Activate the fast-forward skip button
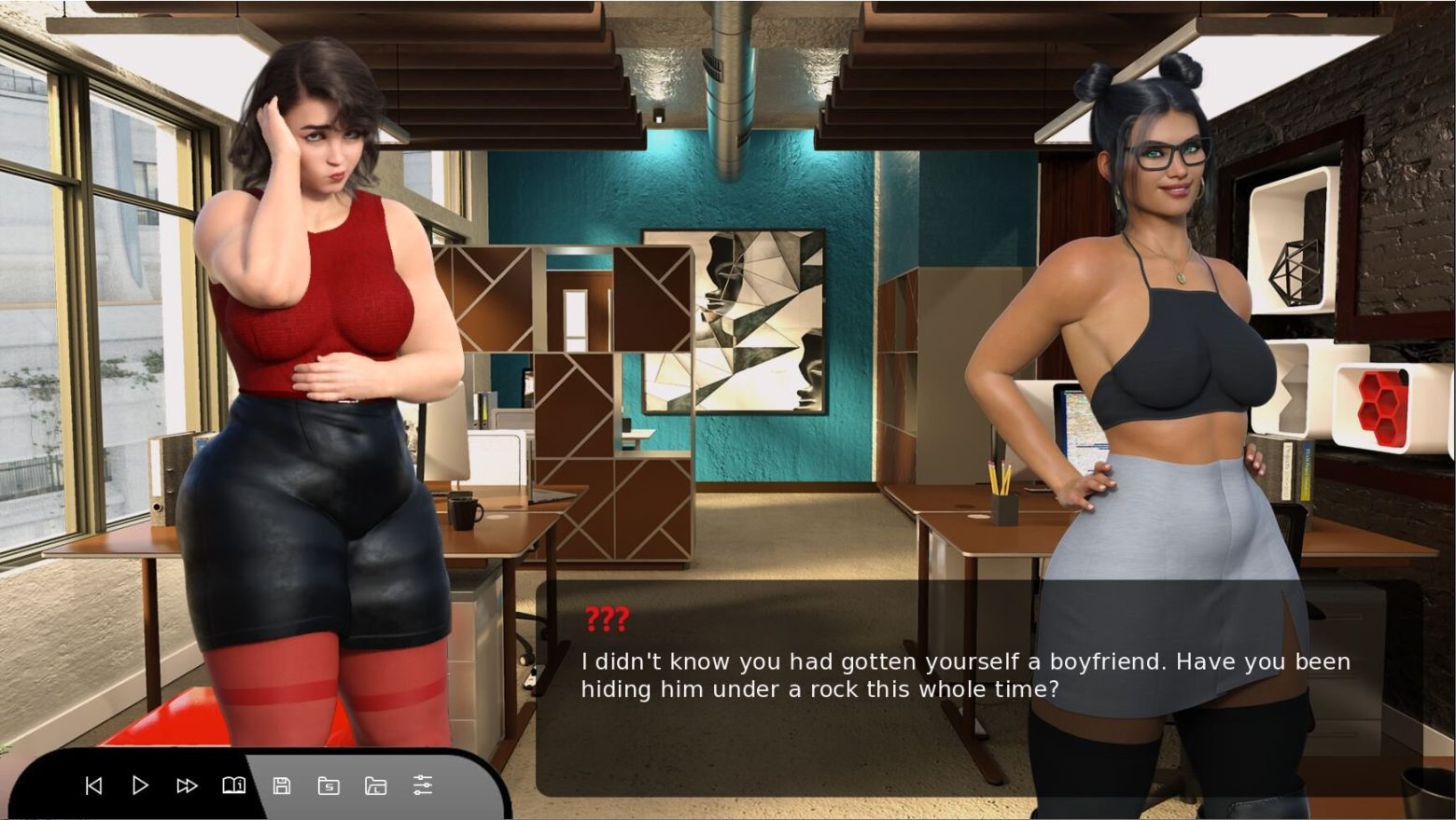 tap(187, 785)
